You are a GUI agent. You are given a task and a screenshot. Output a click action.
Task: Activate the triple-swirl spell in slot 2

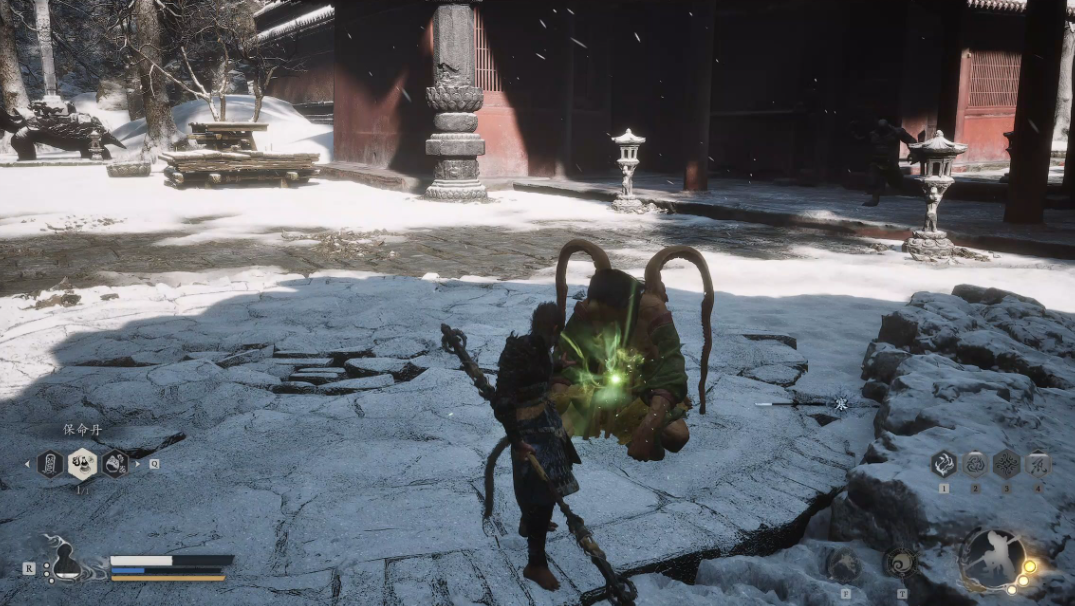(x=975, y=463)
